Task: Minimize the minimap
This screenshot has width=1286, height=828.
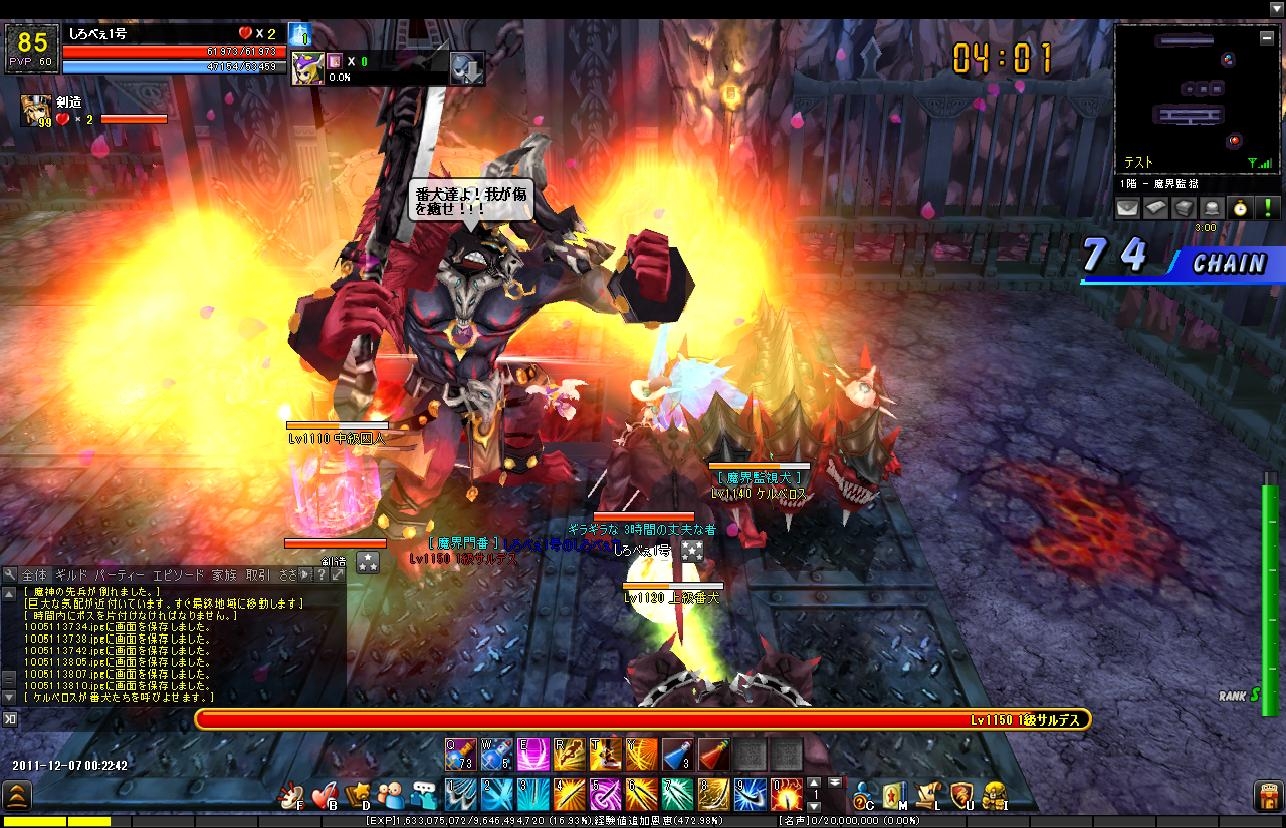Action: click(1267, 36)
